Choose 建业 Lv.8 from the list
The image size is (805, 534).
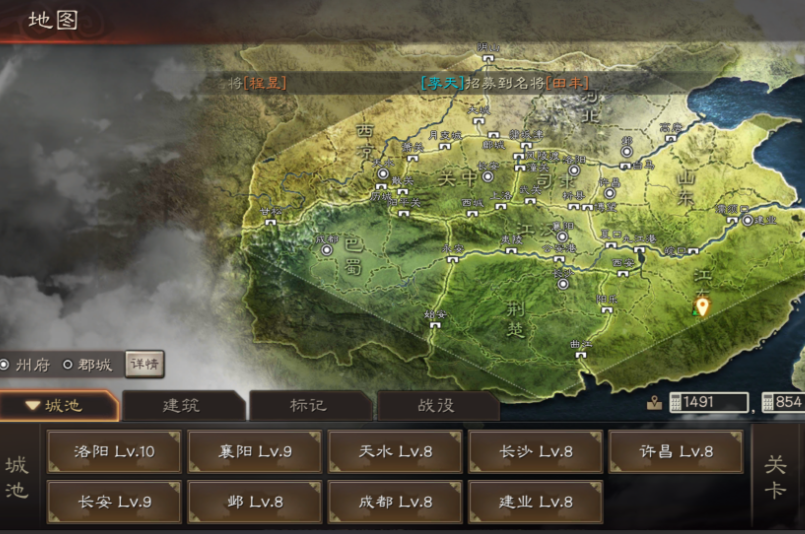(536, 502)
